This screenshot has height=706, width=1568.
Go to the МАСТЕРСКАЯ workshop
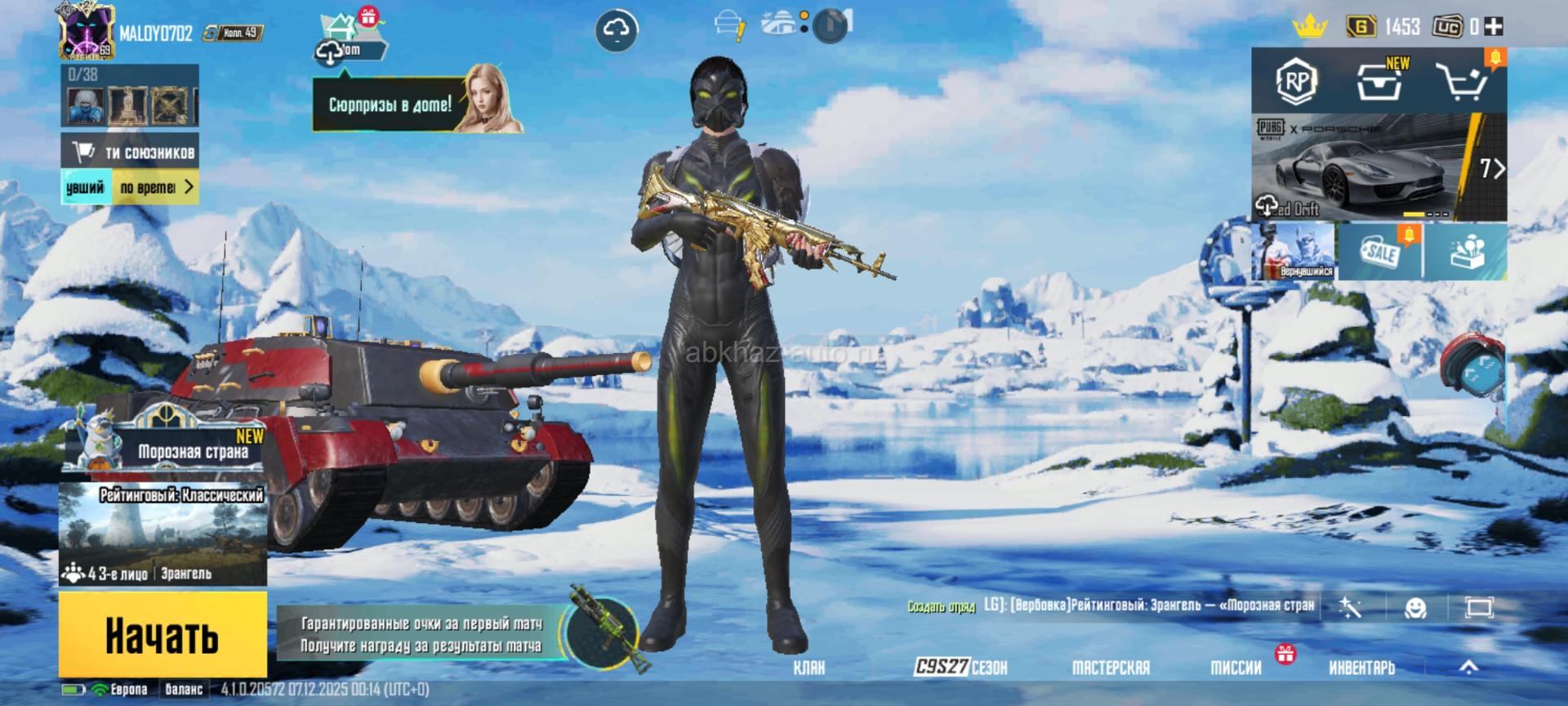click(x=1111, y=668)
